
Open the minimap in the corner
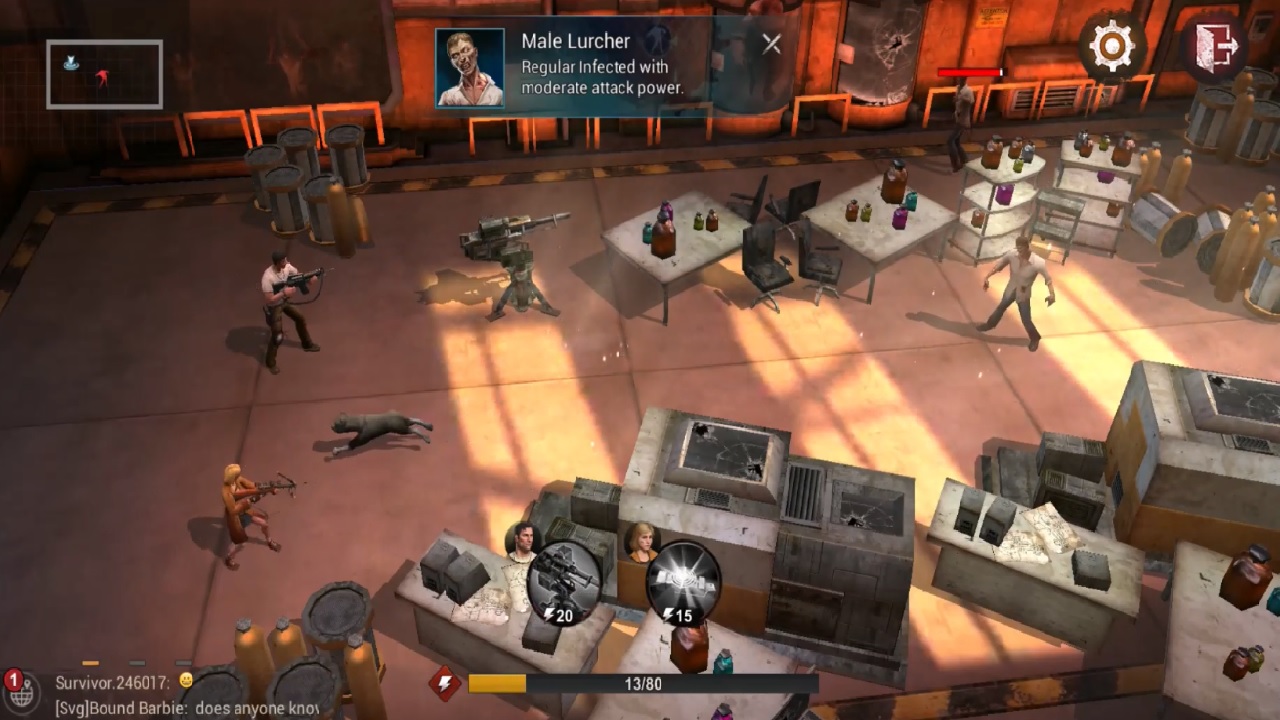pos(104,74)
